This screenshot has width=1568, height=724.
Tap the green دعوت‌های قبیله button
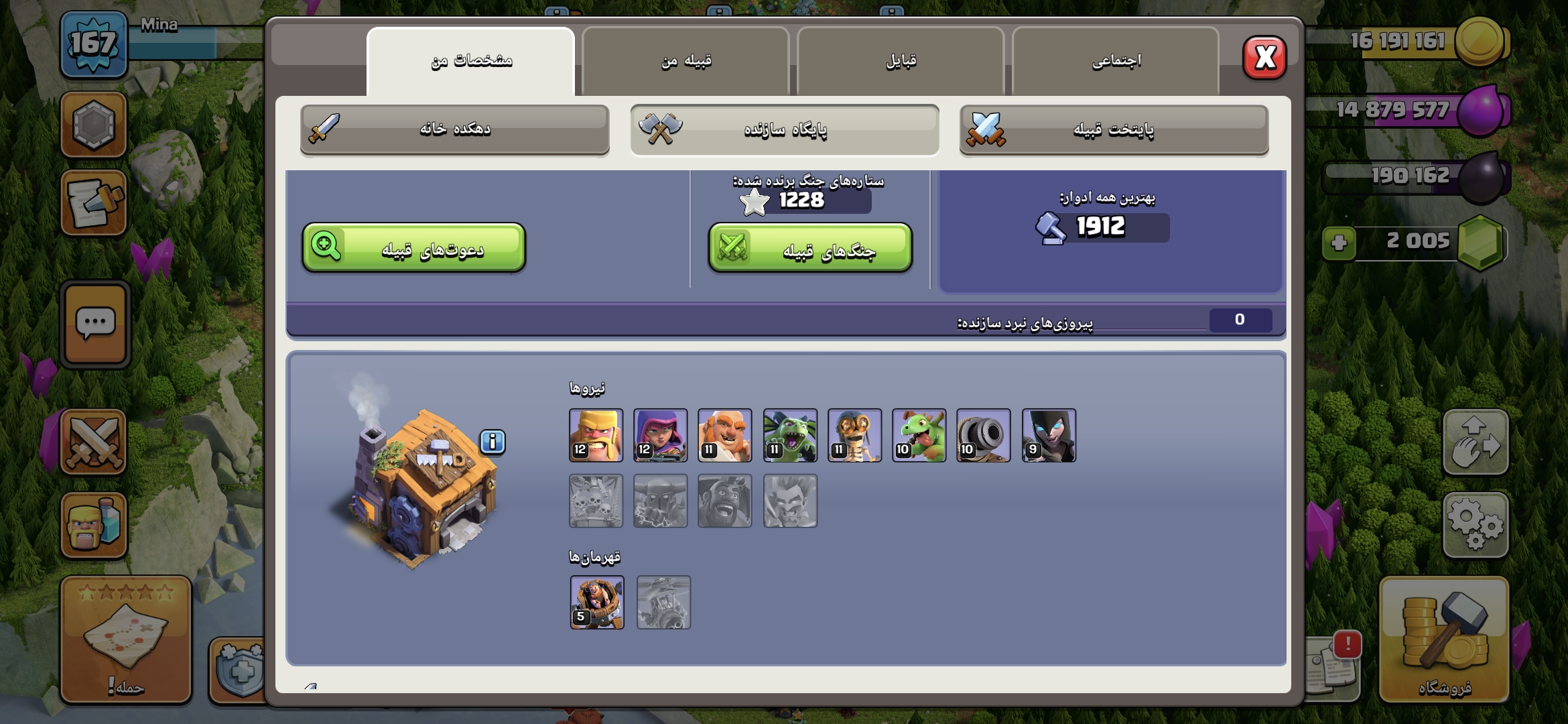click(x=413, y=249)
